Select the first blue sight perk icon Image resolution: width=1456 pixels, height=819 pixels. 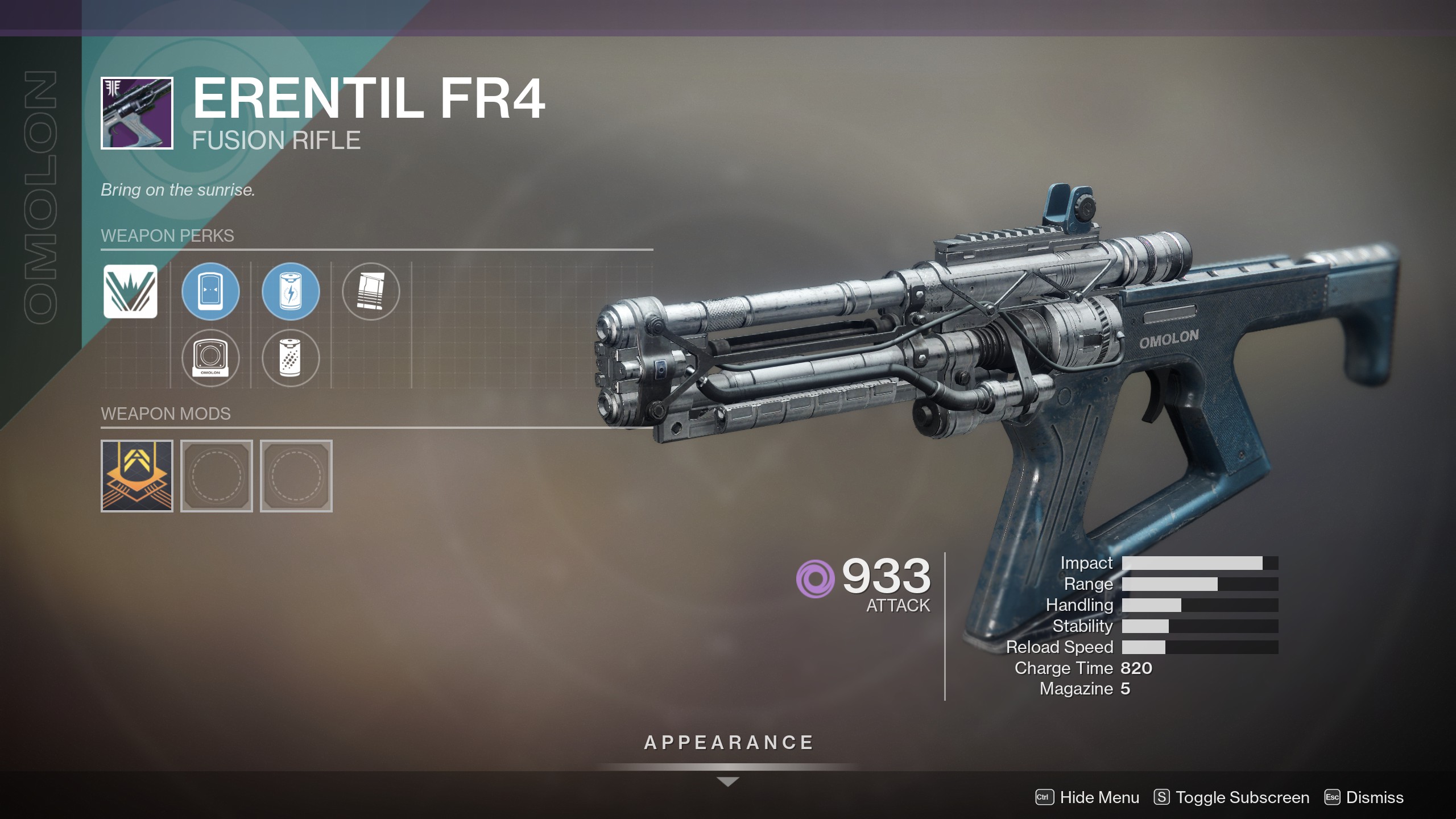pos(210,292)
